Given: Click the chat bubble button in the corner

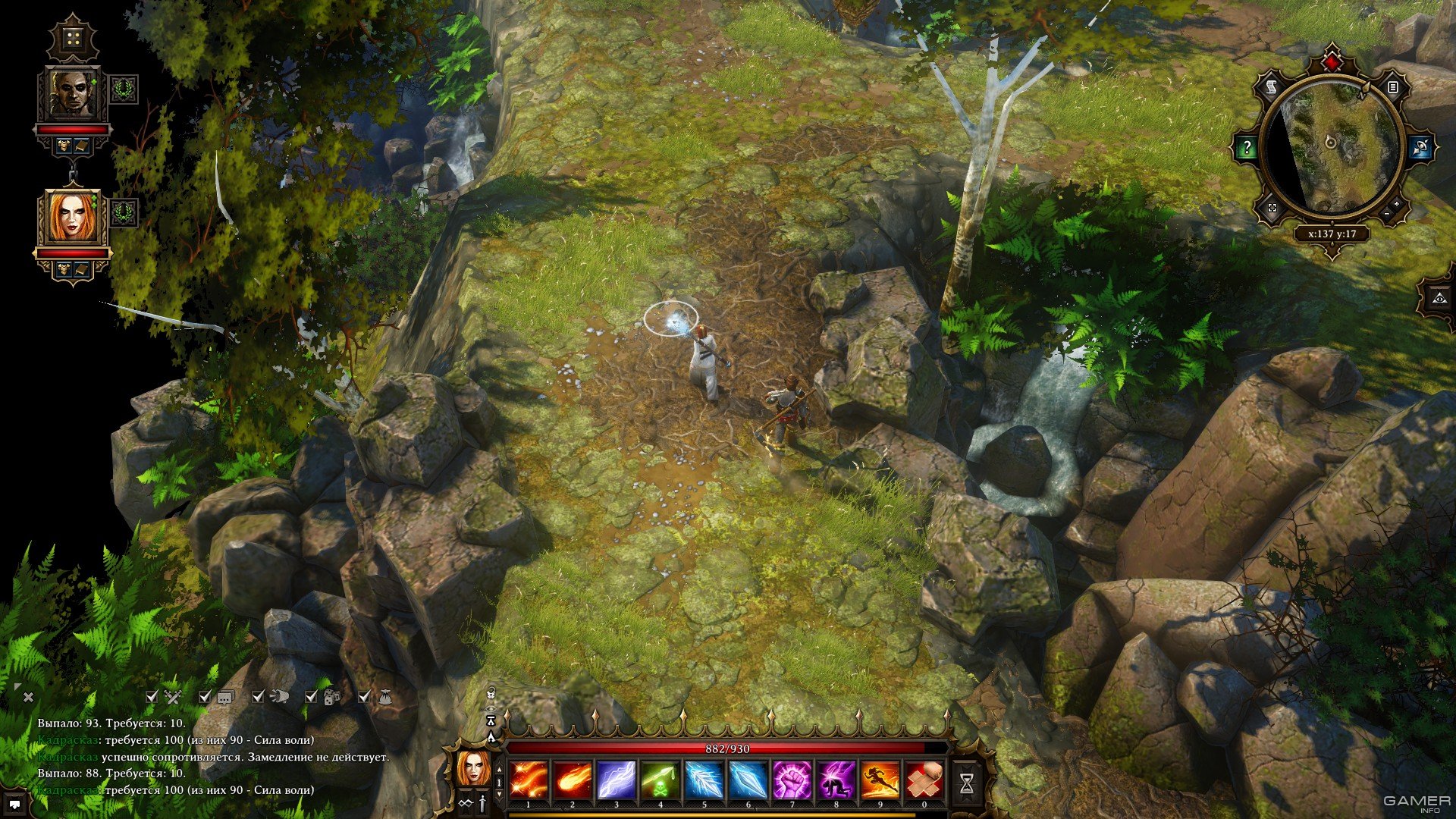Looking at the screenshot, I should [x=14, y=803].
